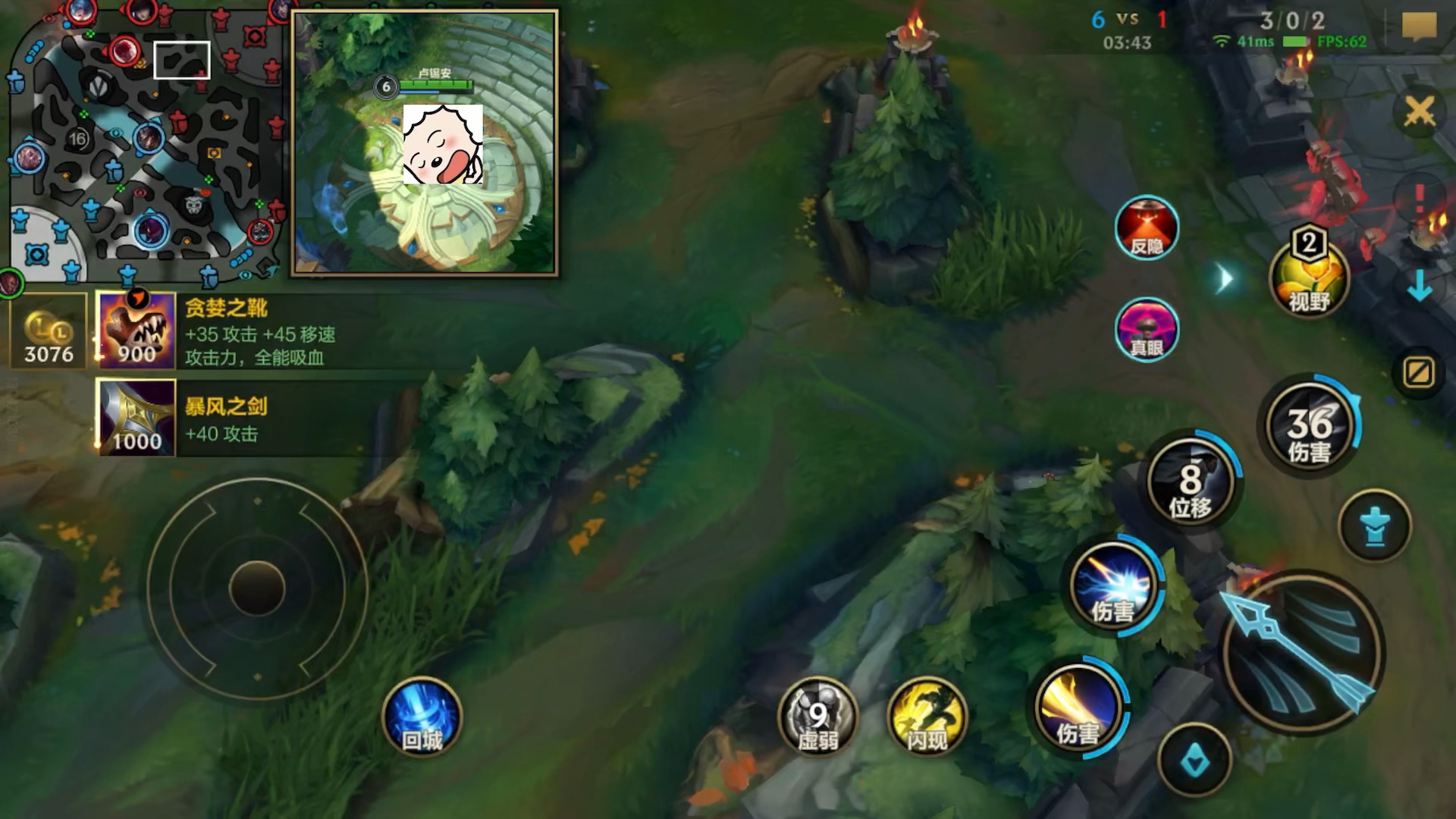
Task: Trigger the 伤害 ultimate on cooldown 36
Action: 1308,426
